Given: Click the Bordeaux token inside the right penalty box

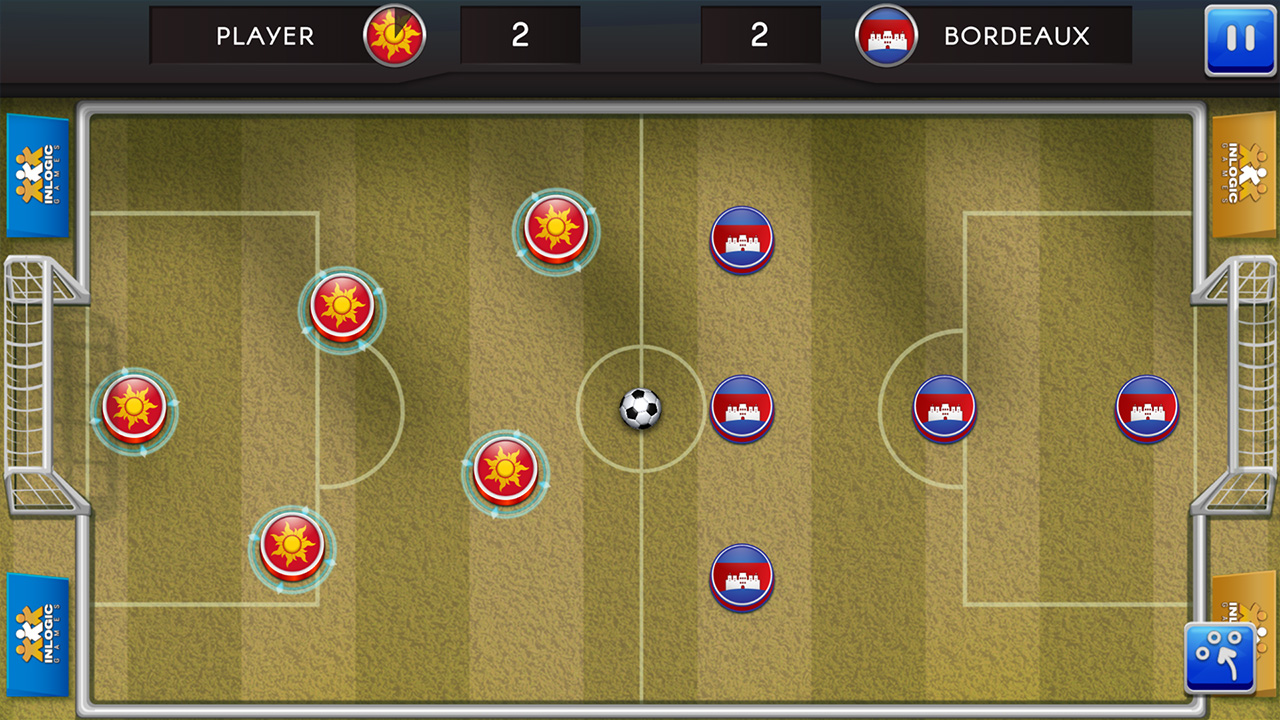Looking at the screenshot, I should pos(942,408).
